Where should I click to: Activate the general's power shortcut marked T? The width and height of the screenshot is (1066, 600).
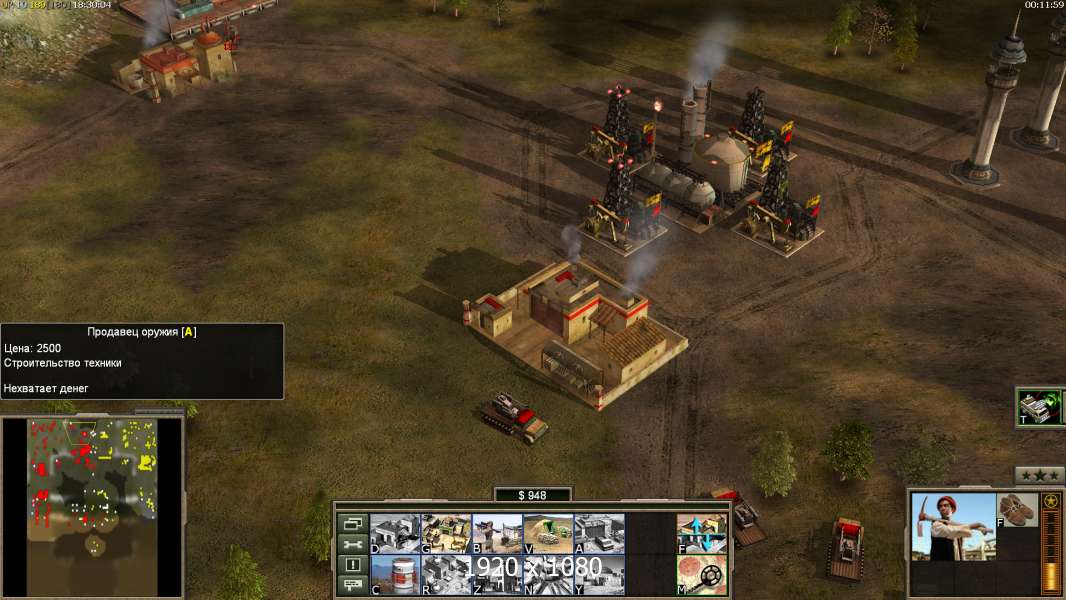click(x=1040, y=406)
